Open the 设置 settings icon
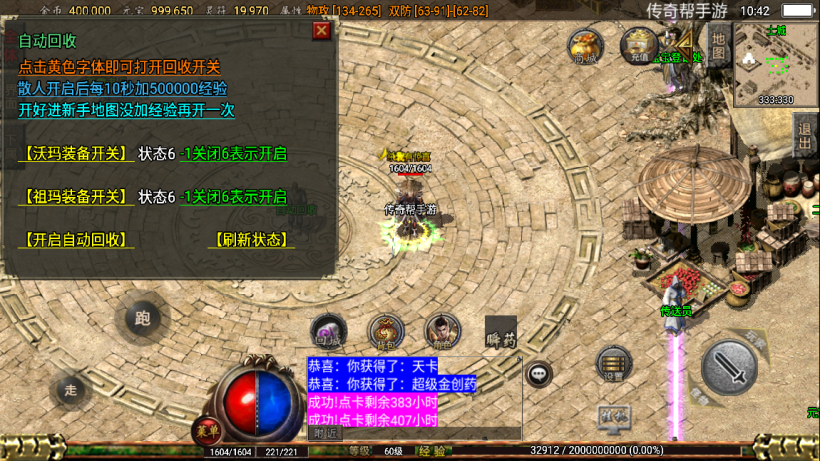 613,365
